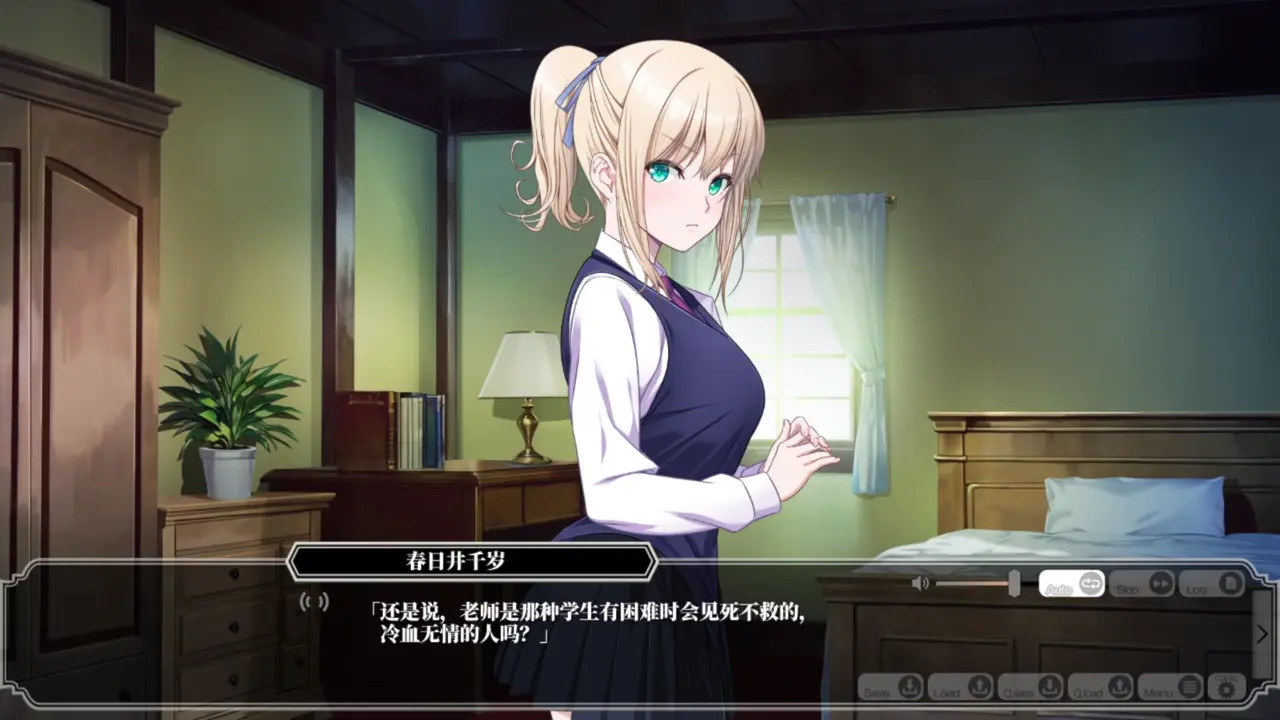Screen dimensions: 1280x720
Task: Mute voice with the speaker icon
Action: pos(920,583)
